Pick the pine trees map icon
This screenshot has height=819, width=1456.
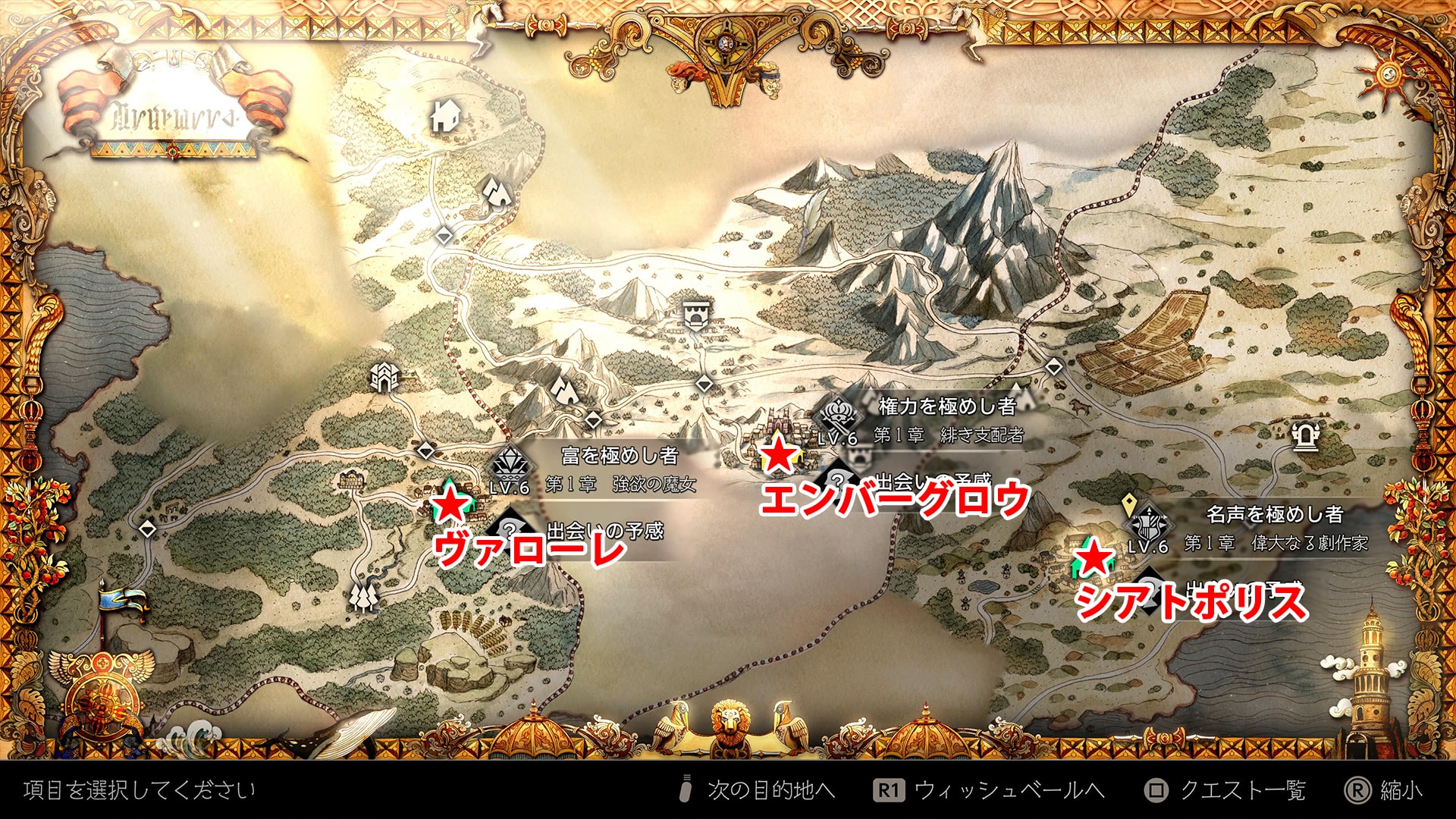pos(364,597)
